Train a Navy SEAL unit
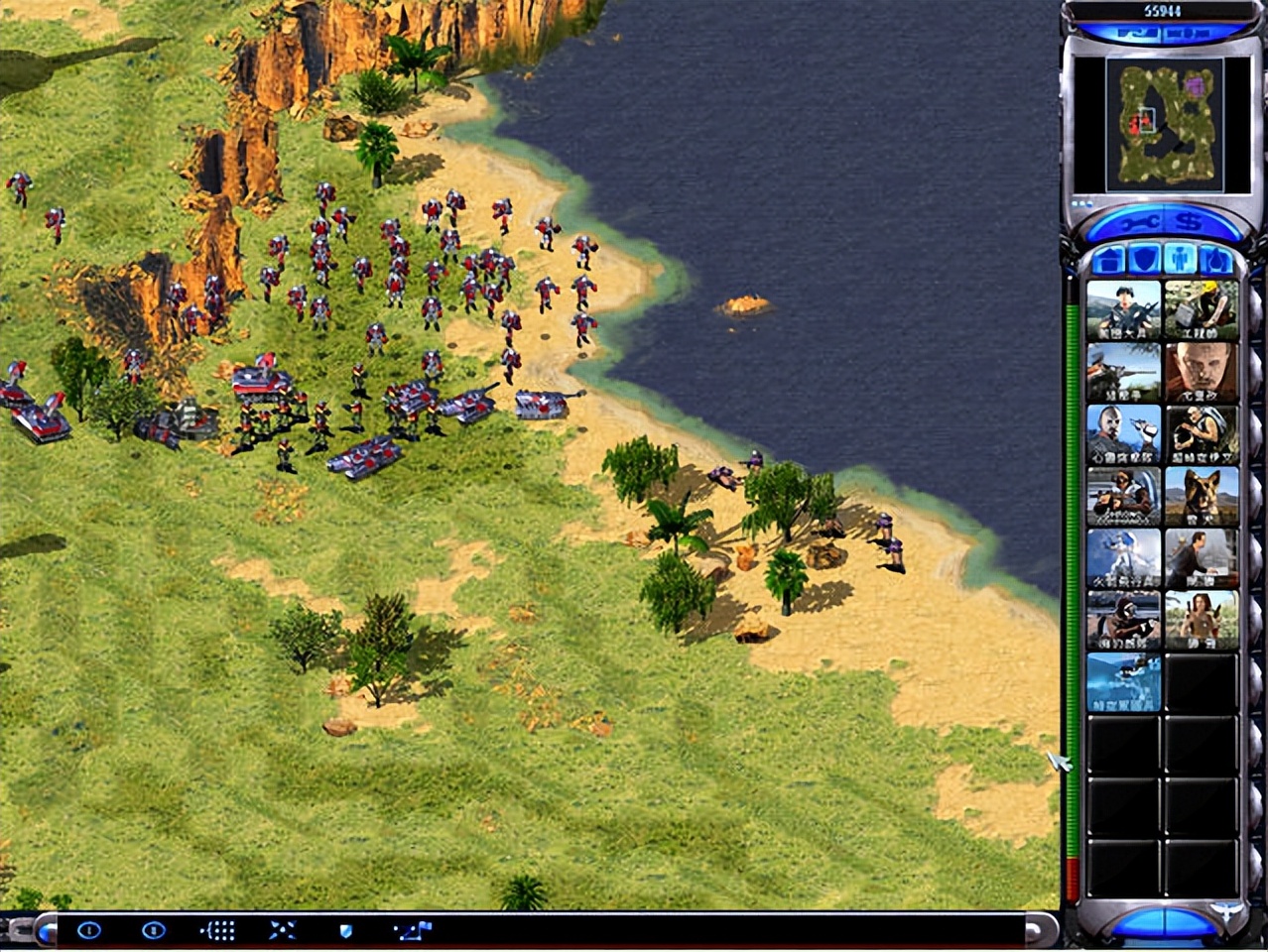 [1123, 620]
